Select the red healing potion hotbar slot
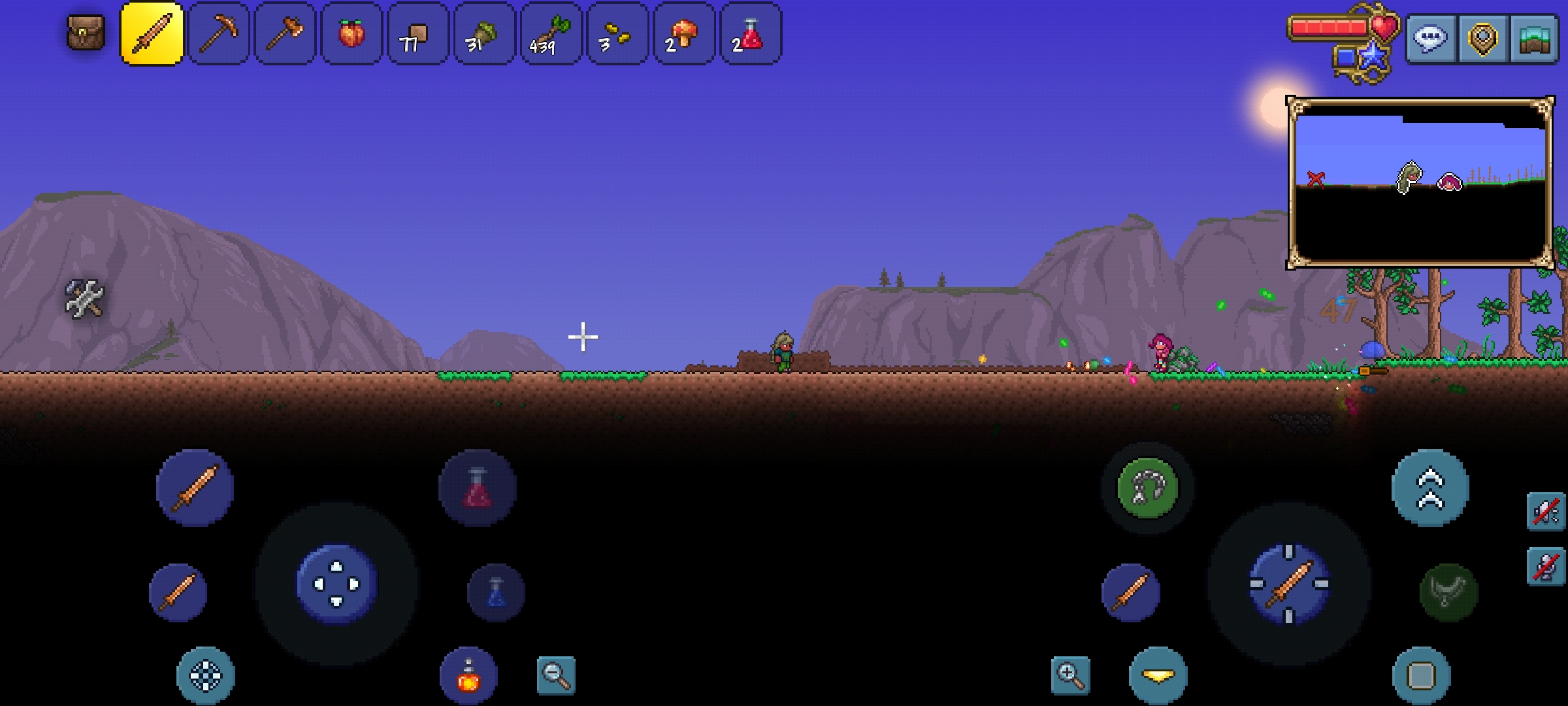Viewport: 1568px width, 706px height. click(750, 34)
